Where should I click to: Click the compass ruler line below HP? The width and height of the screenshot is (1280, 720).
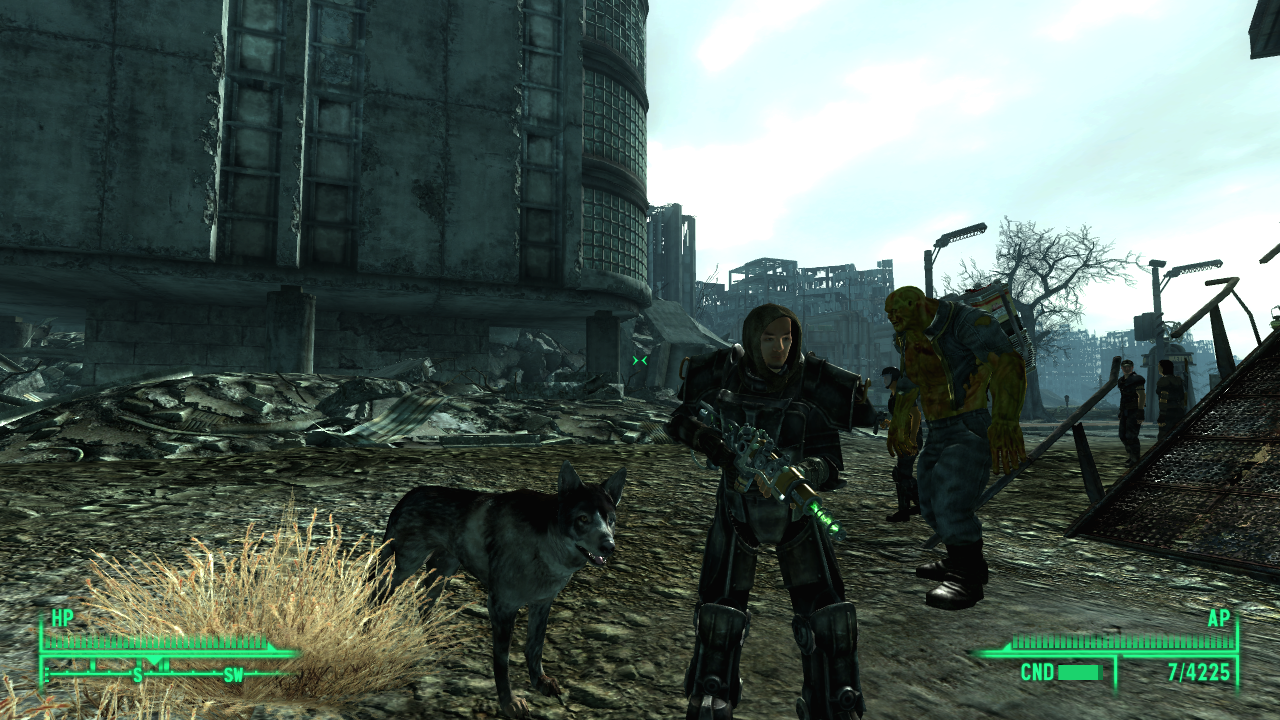[x=182, y=674]
